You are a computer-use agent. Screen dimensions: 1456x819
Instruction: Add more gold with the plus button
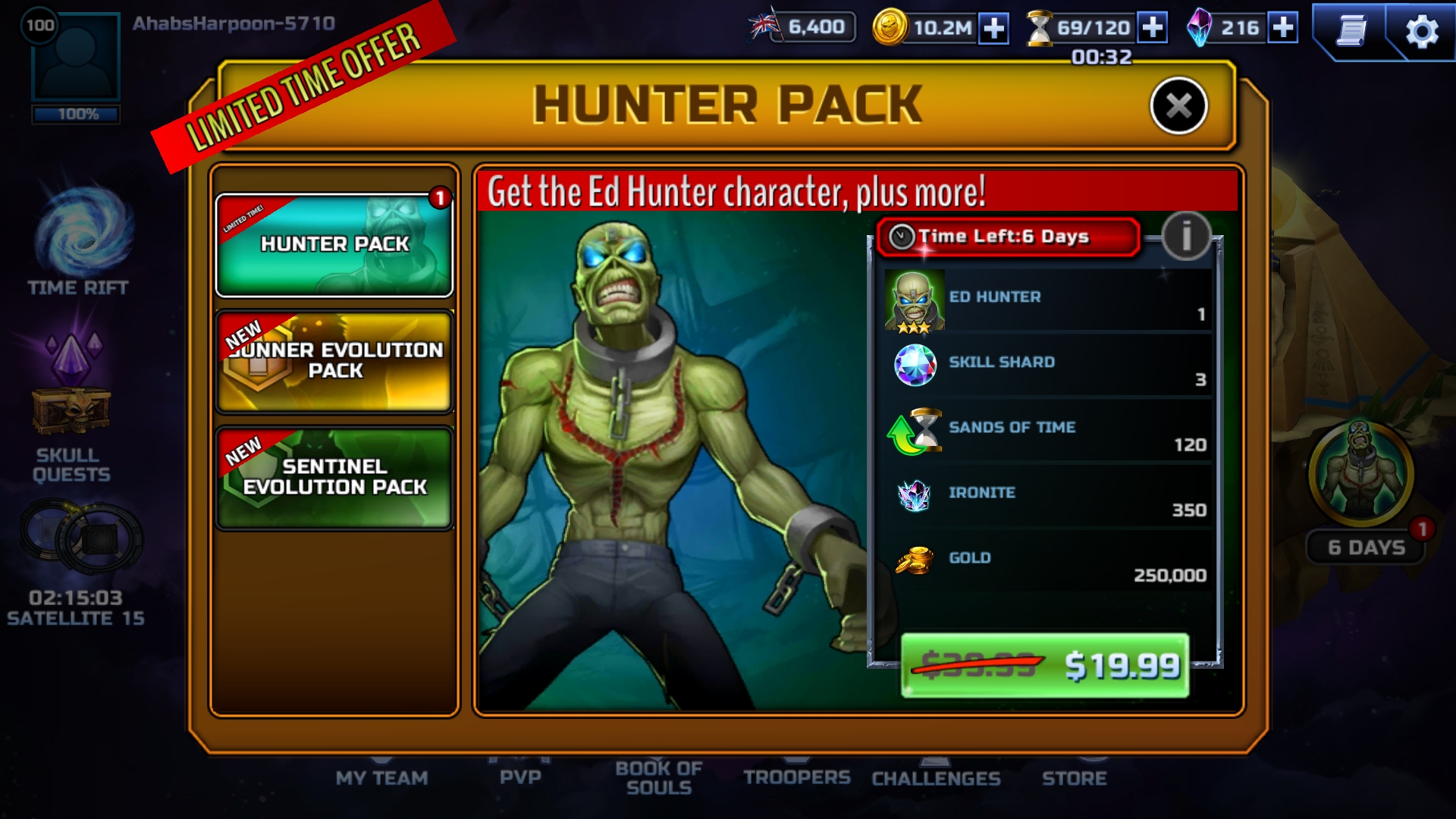(x=993, y=28)
